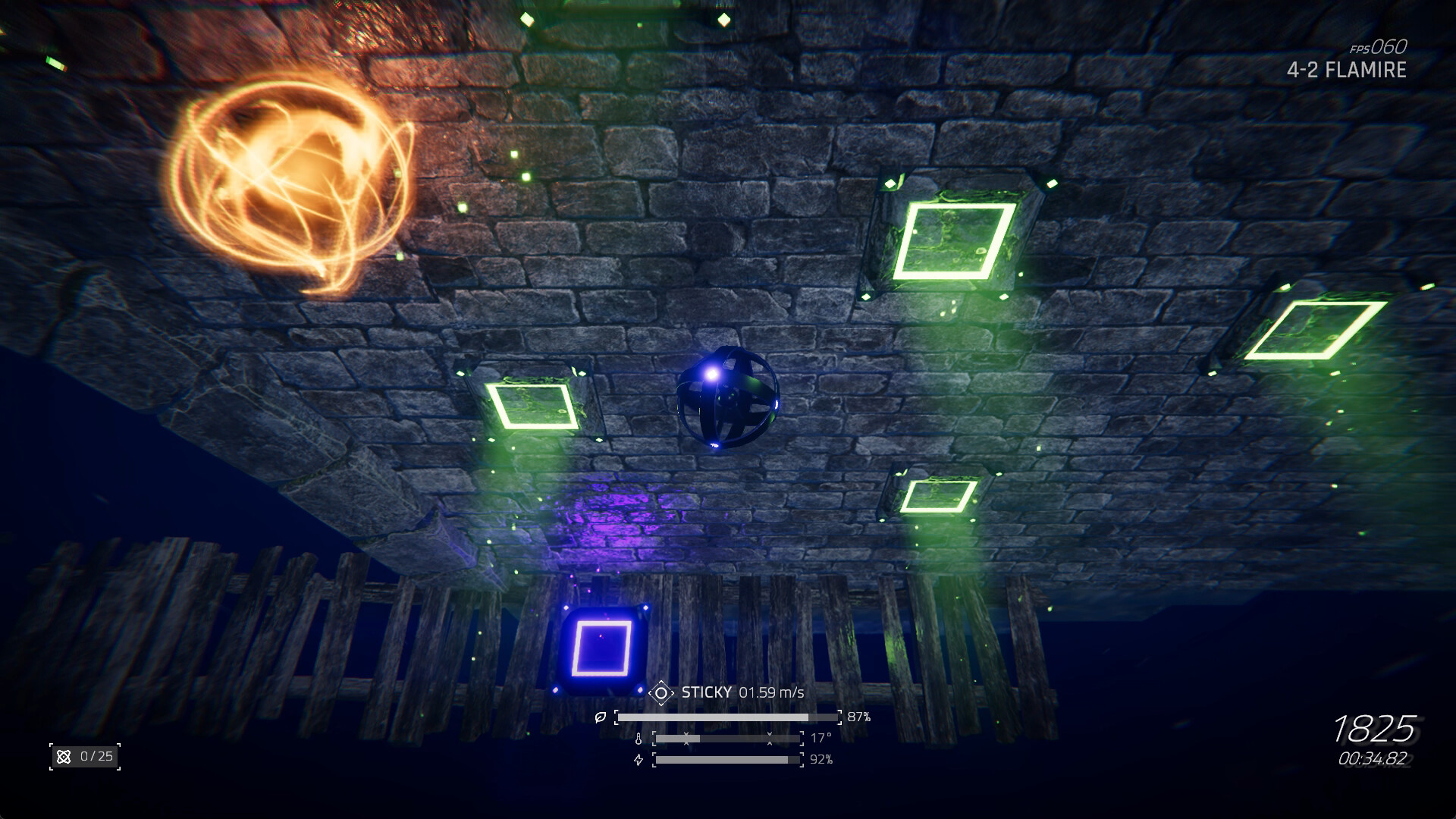Click the left X marker on the temperature bar

(686, 738)
